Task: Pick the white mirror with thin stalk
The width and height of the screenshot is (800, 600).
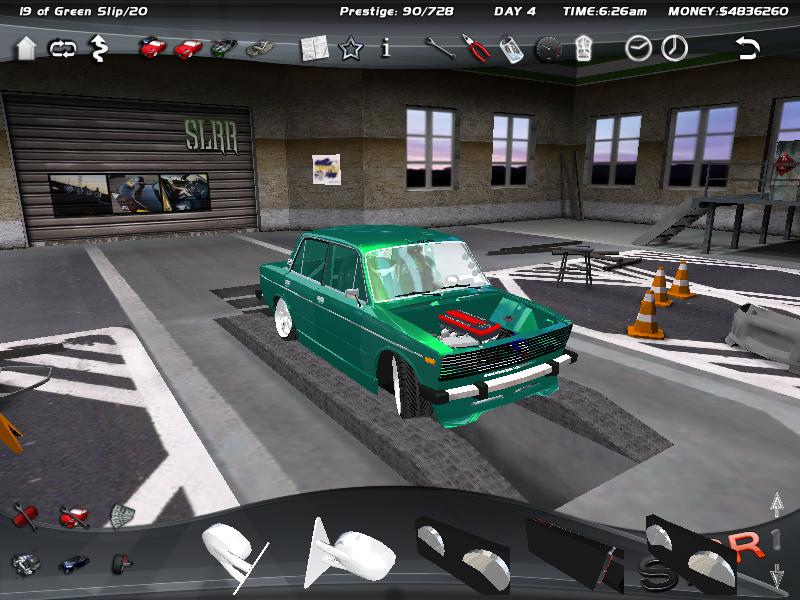Action: pos(233,551)
